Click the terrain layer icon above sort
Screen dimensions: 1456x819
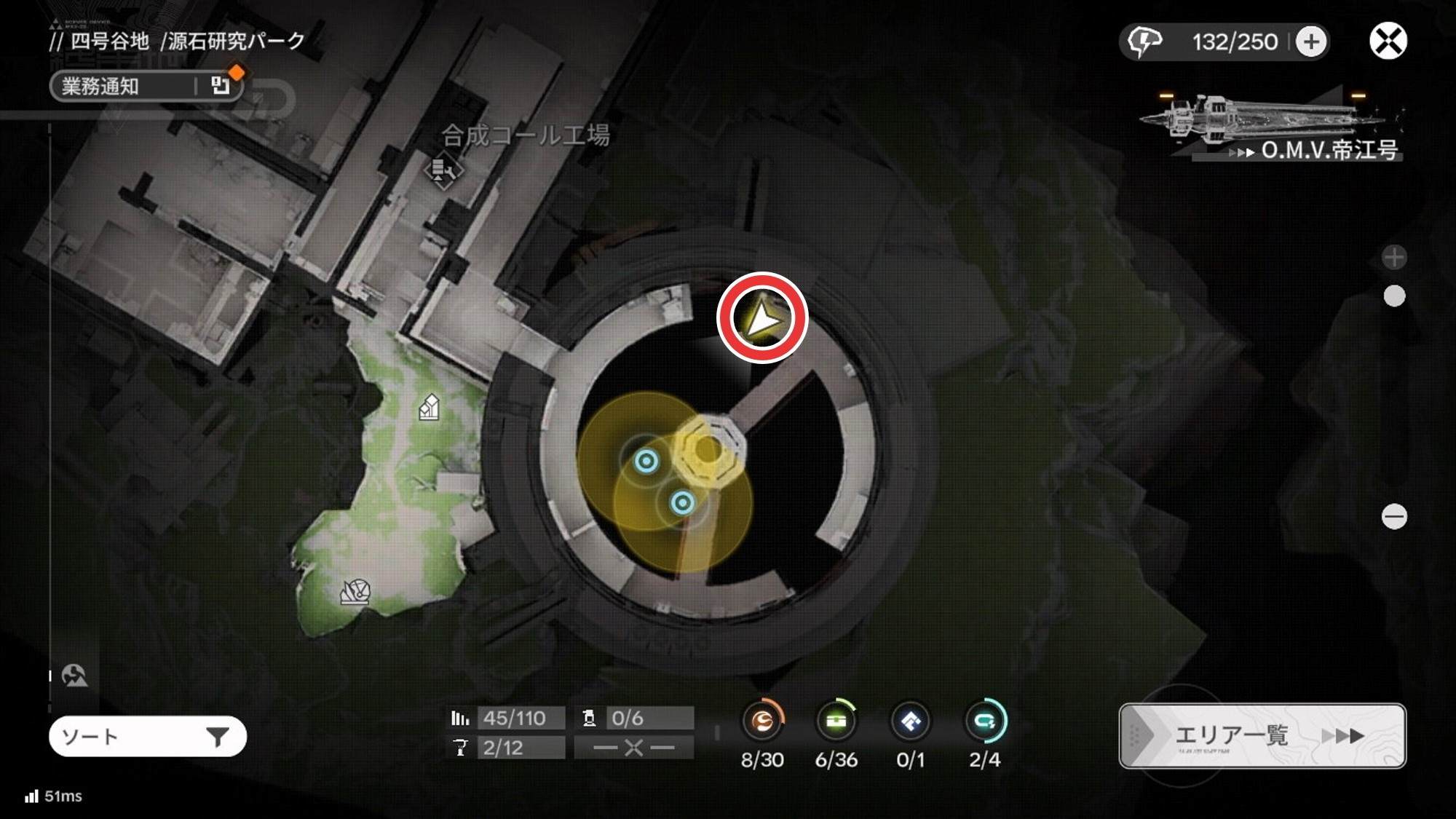pos(74,676)
